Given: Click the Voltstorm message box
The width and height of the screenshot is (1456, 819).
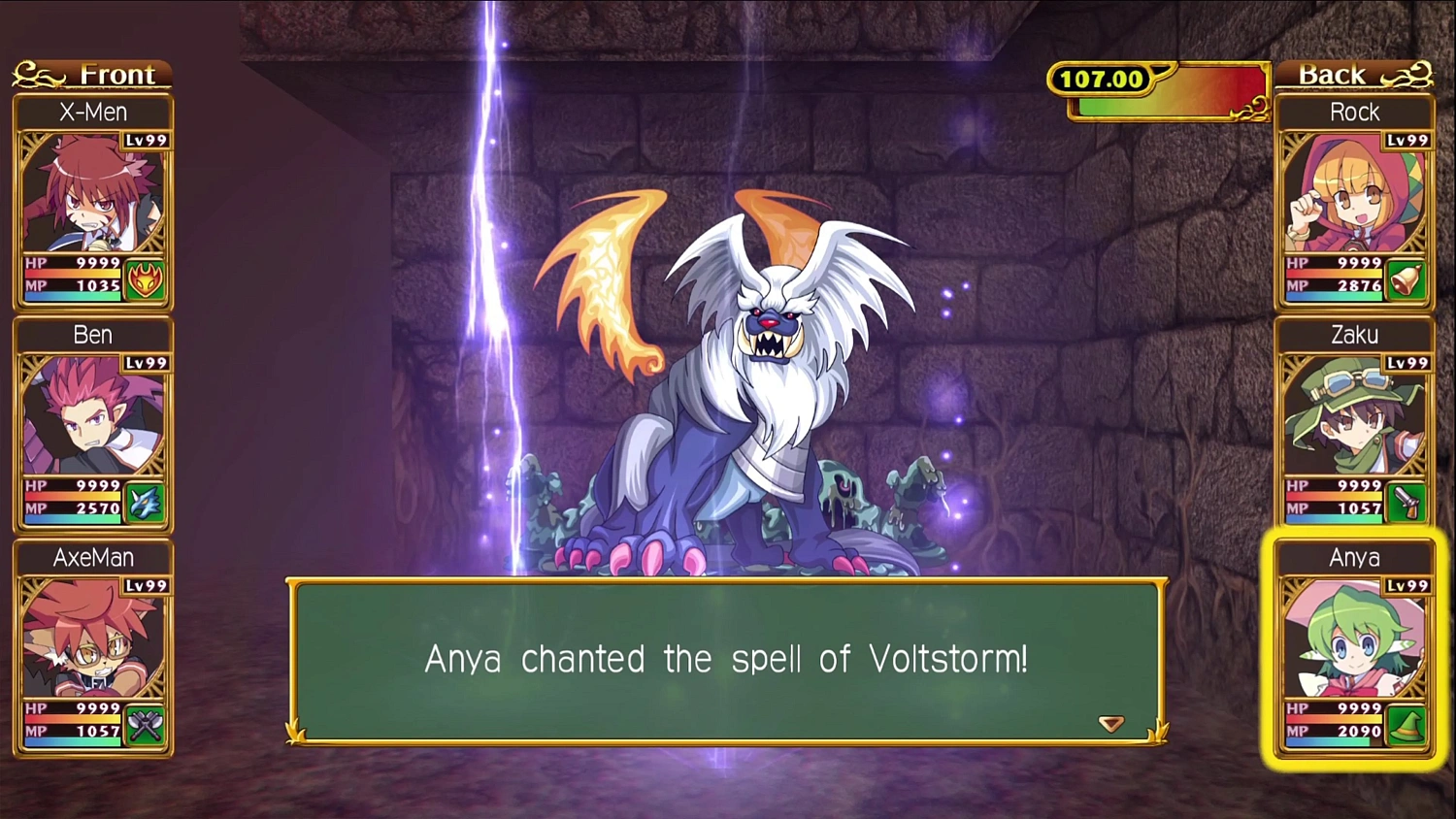Looking at the screenshot, I should pos(726,660).
